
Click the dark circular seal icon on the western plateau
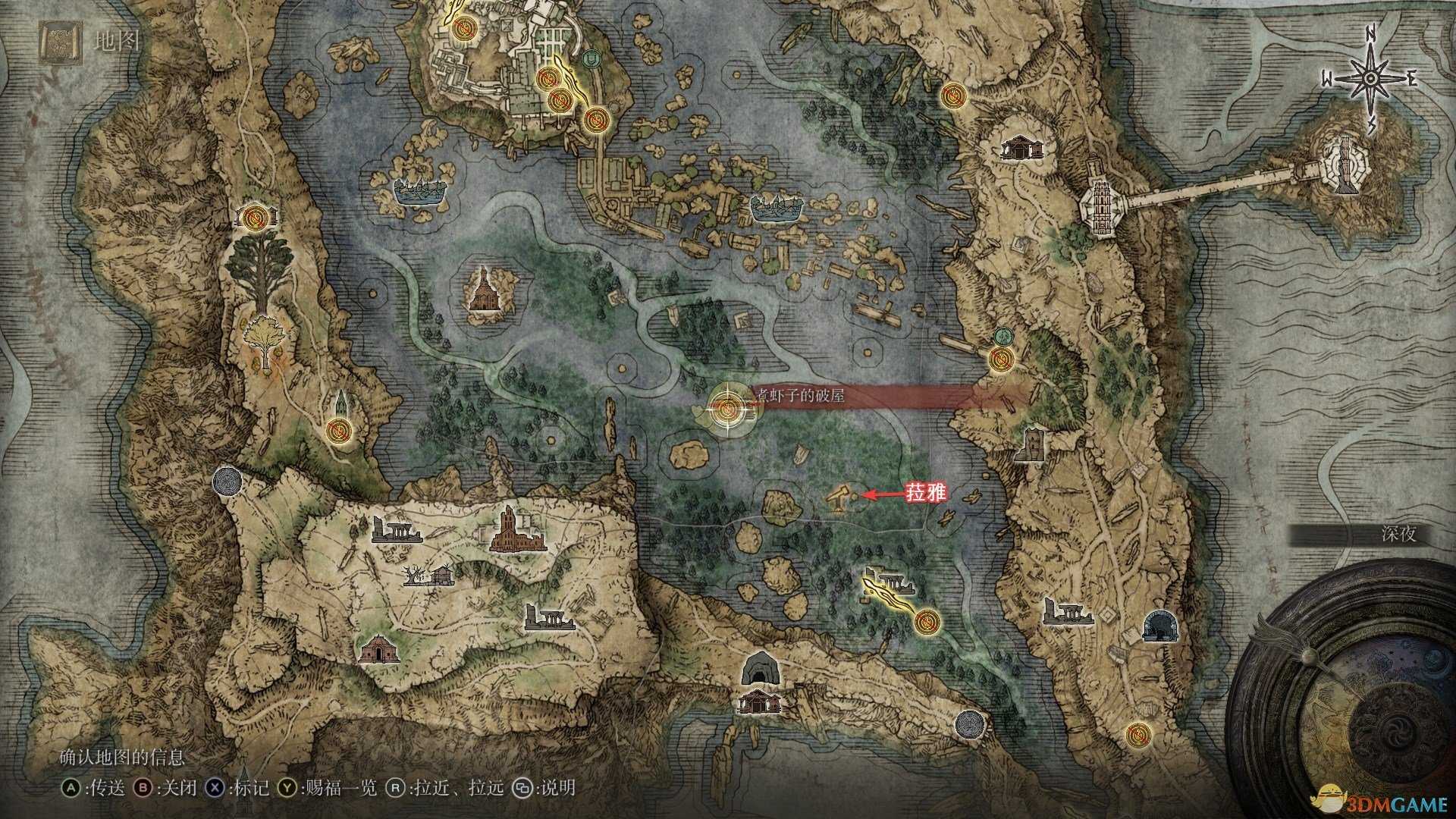pos(227,480)
